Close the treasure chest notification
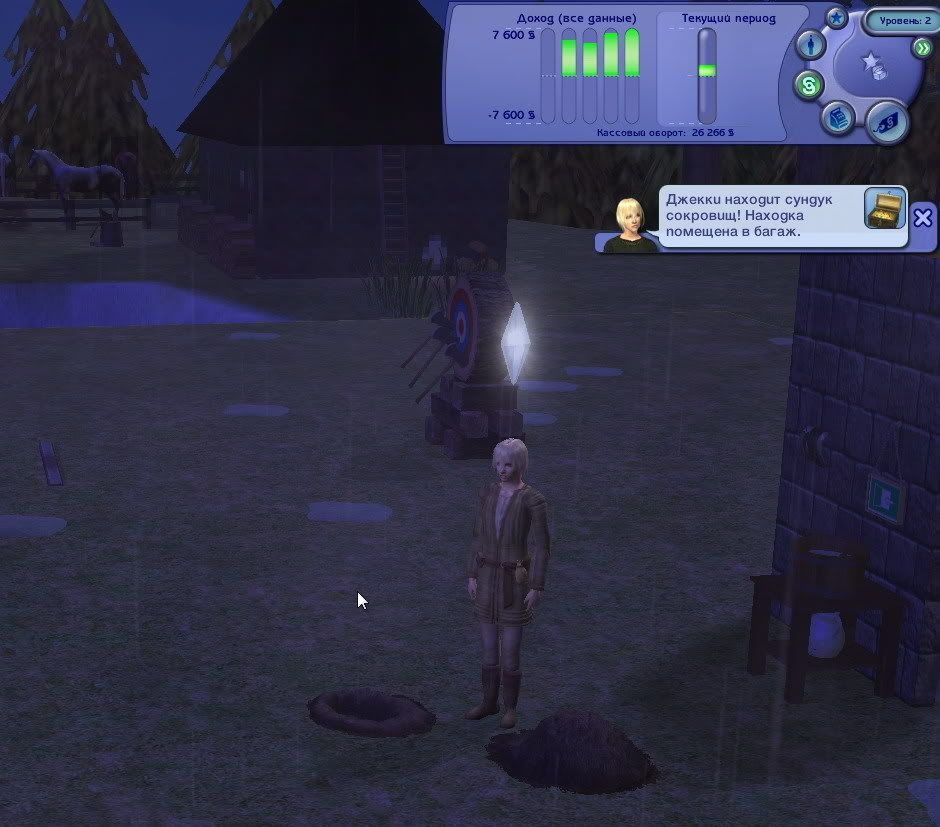The image size is (940, 827). coord(923,216)
